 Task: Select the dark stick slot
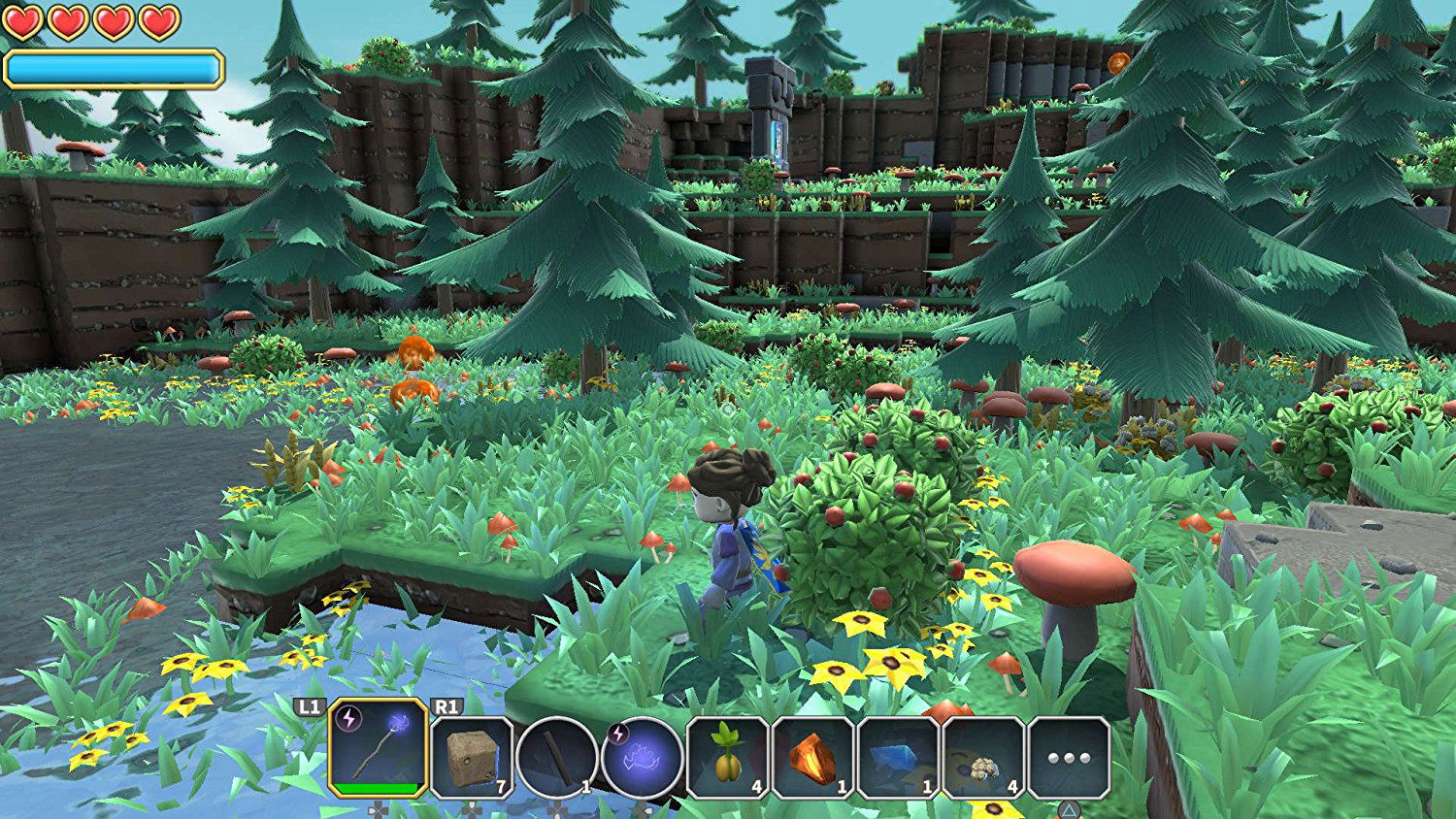[x=556, y=757]
